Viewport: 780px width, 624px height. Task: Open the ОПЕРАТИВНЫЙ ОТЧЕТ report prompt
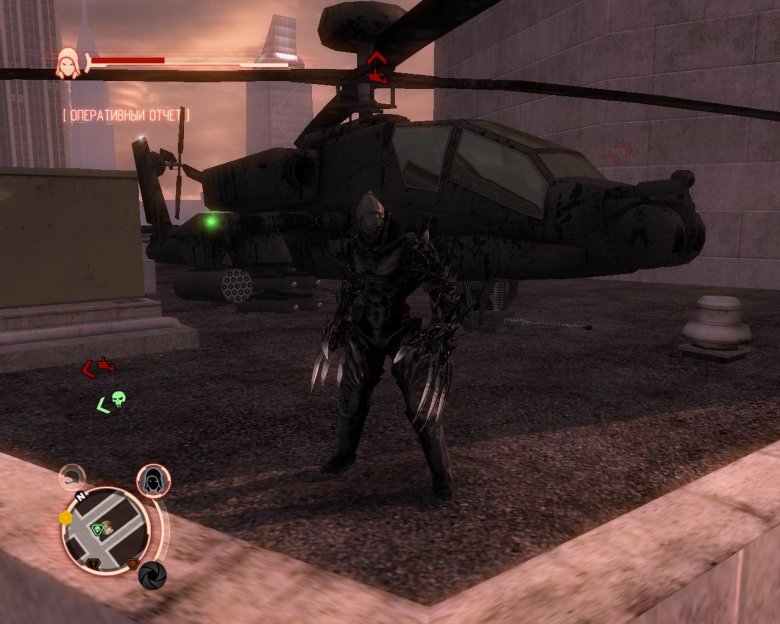(x=126, y=116)
